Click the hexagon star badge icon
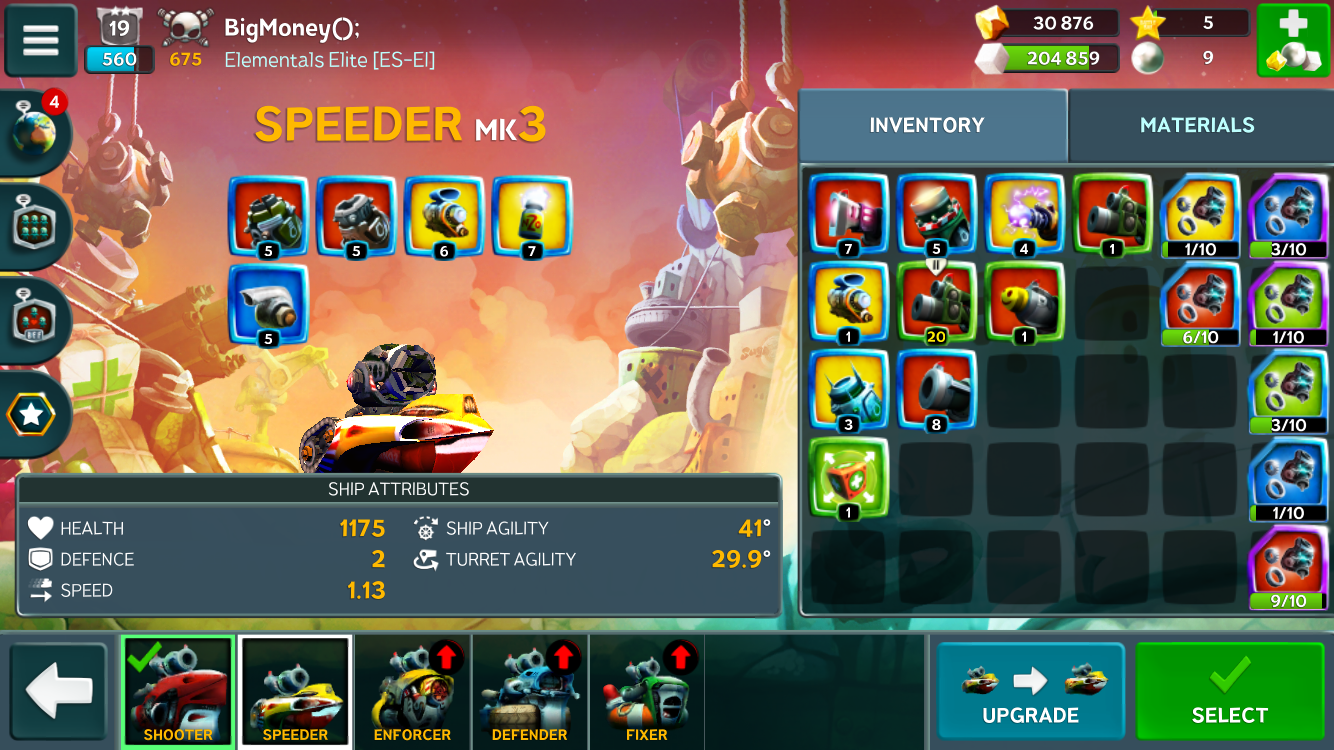Screen dimensions: 1334x750 [32, 414]
